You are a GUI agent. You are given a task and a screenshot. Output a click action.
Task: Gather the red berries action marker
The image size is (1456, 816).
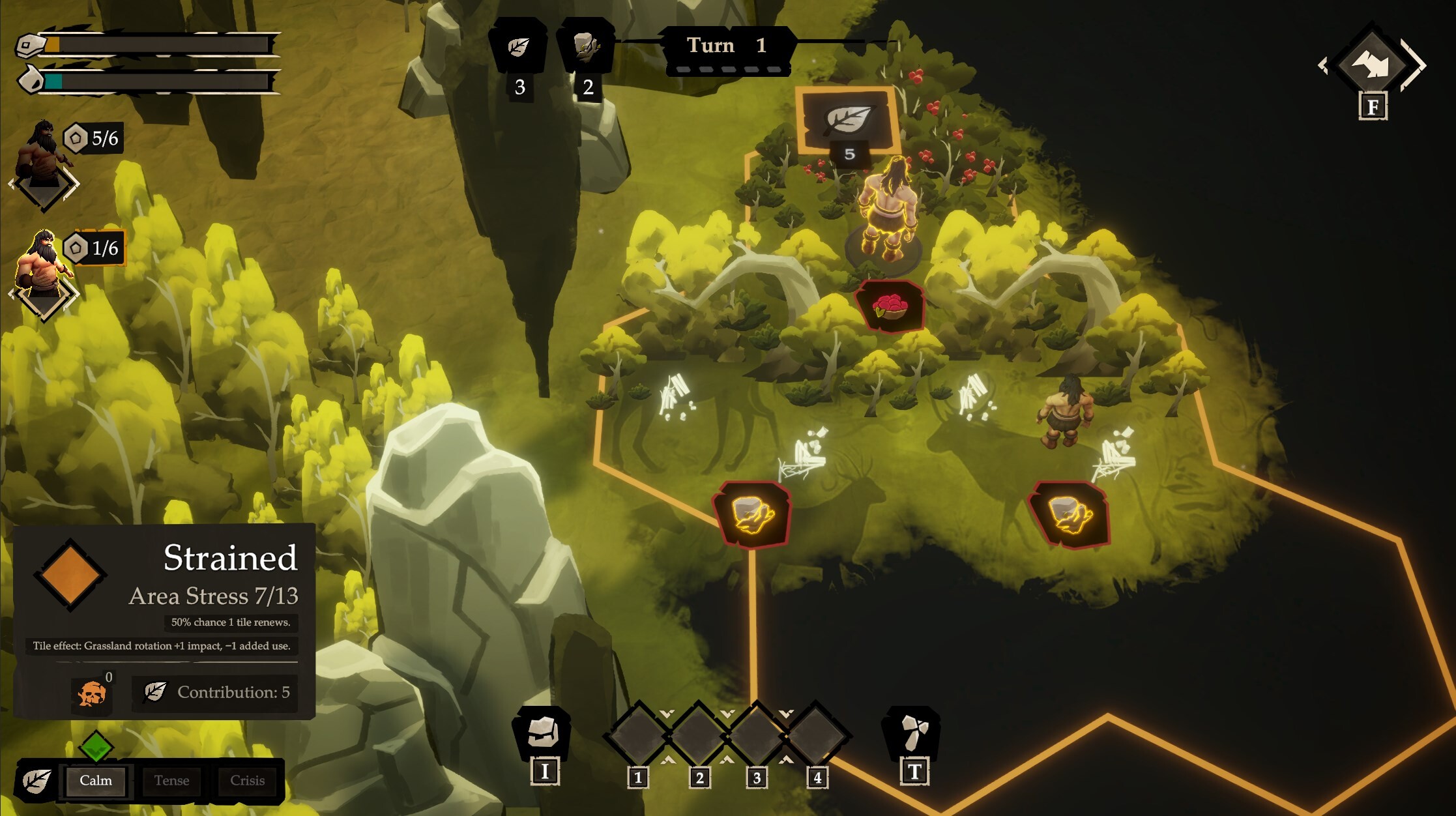coord(890,306)
